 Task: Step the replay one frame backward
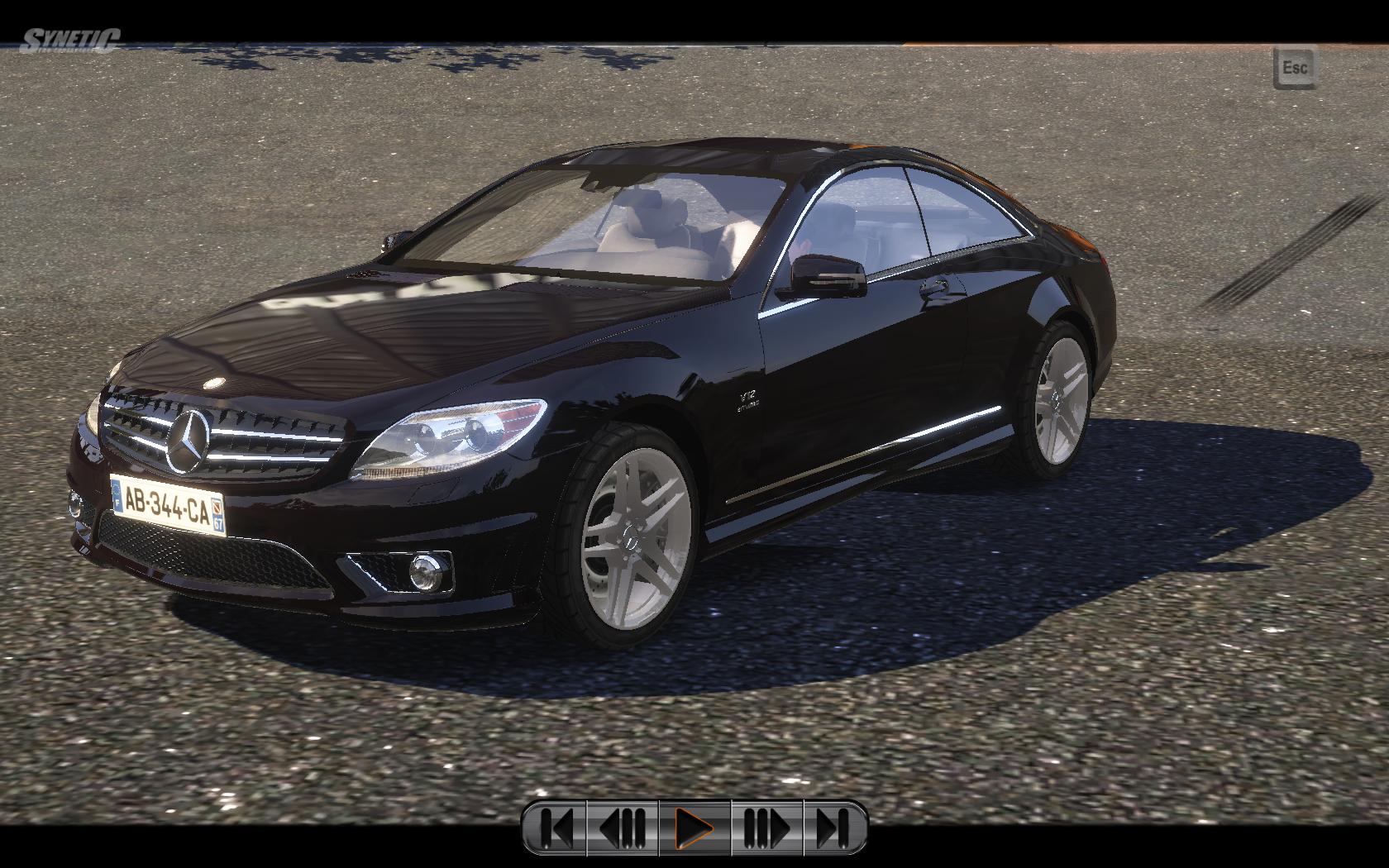[x=623, y=827]
